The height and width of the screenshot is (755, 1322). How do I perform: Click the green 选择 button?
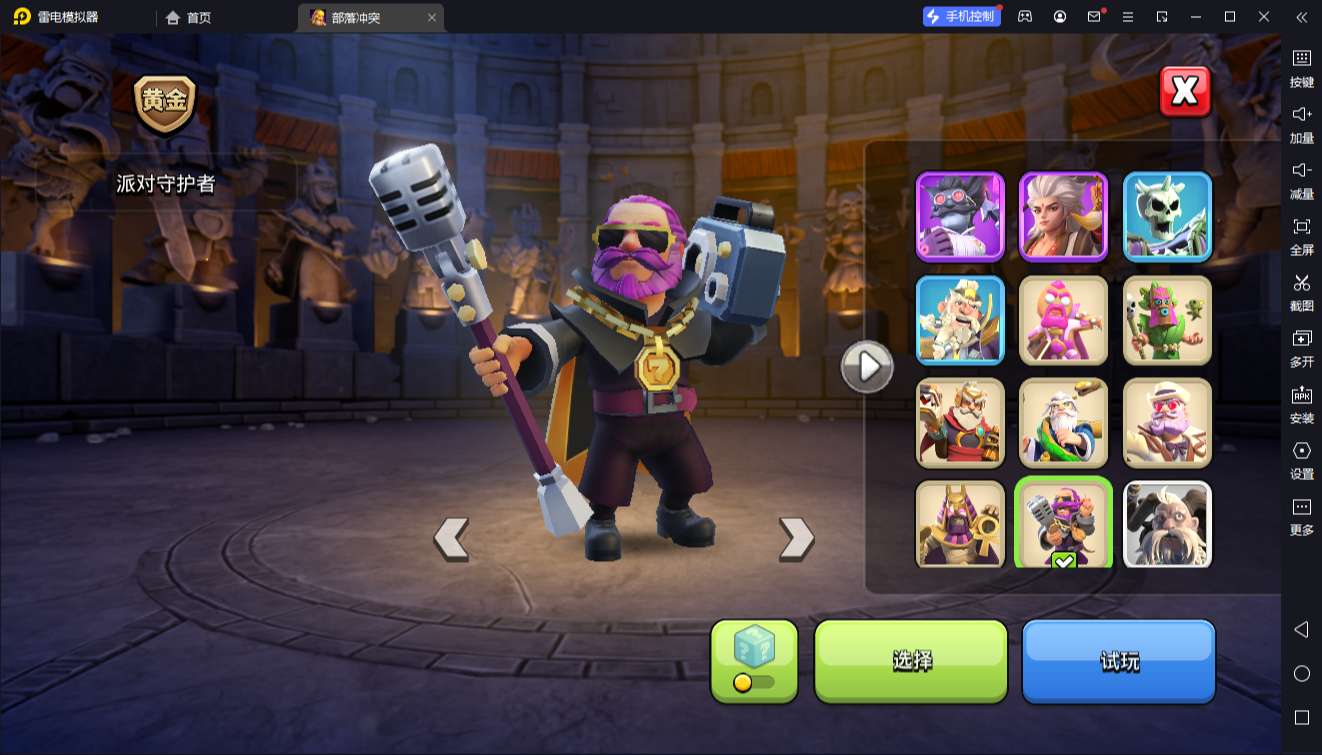click(911, 660)
